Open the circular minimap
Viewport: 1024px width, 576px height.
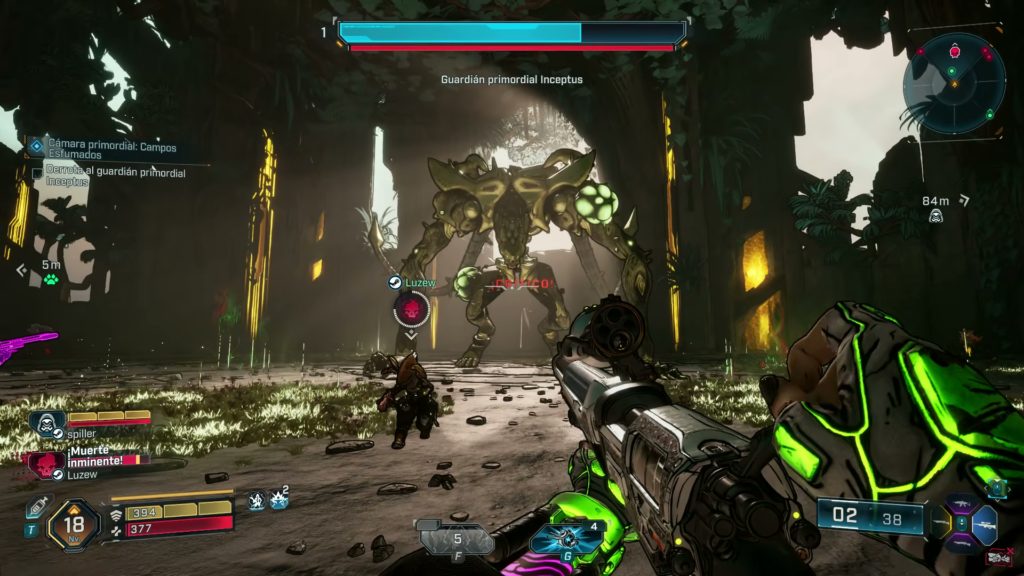(x=954, y=83)
